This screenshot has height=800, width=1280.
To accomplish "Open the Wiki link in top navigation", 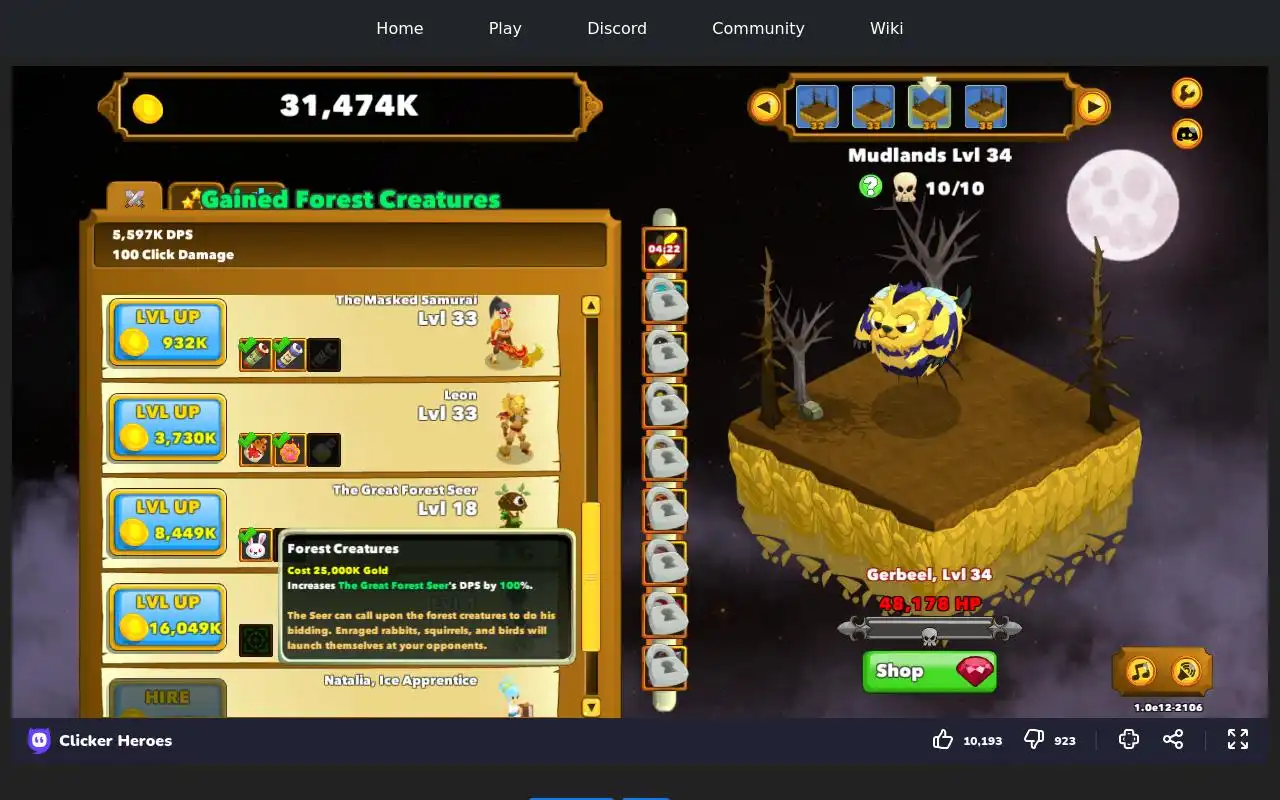I will click(x=886, y=28).
